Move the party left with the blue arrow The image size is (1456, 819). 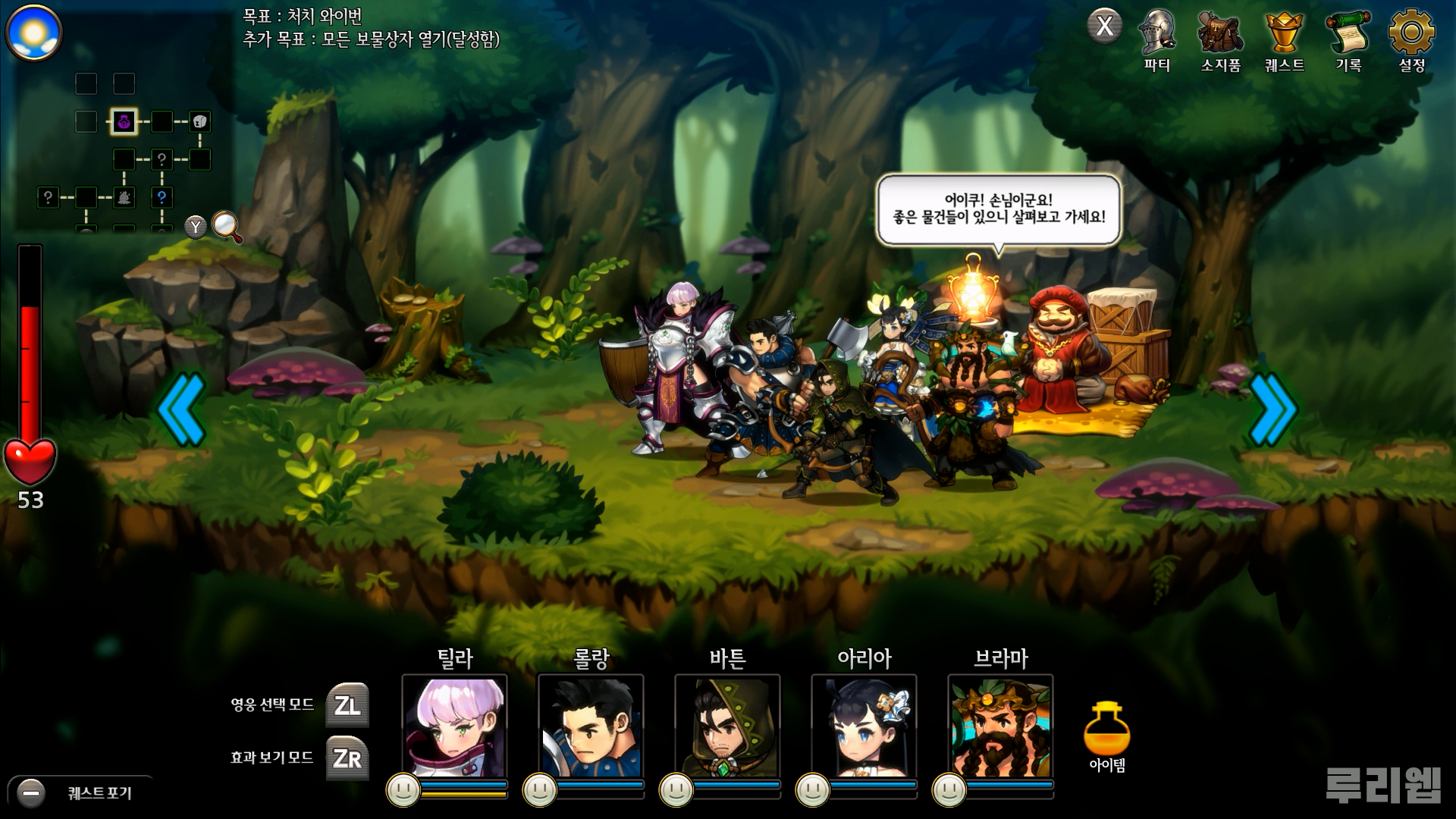182,409
